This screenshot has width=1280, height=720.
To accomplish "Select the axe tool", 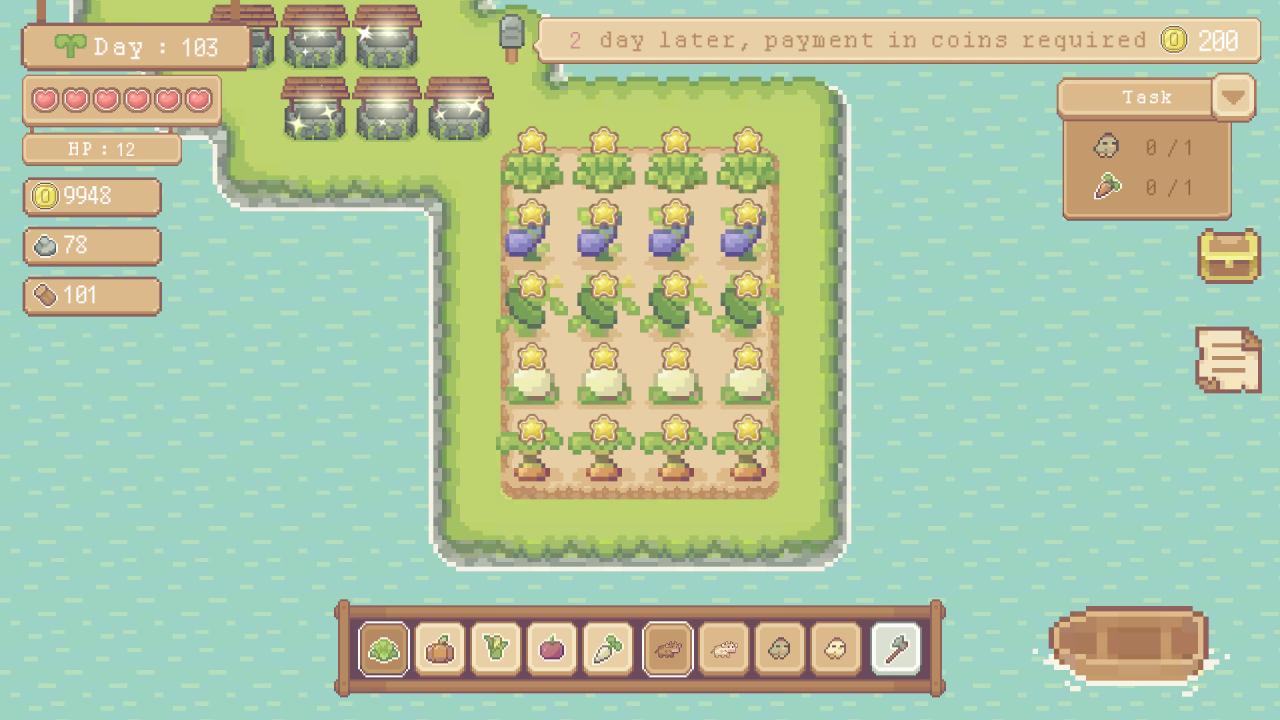I will click(895, 648).
